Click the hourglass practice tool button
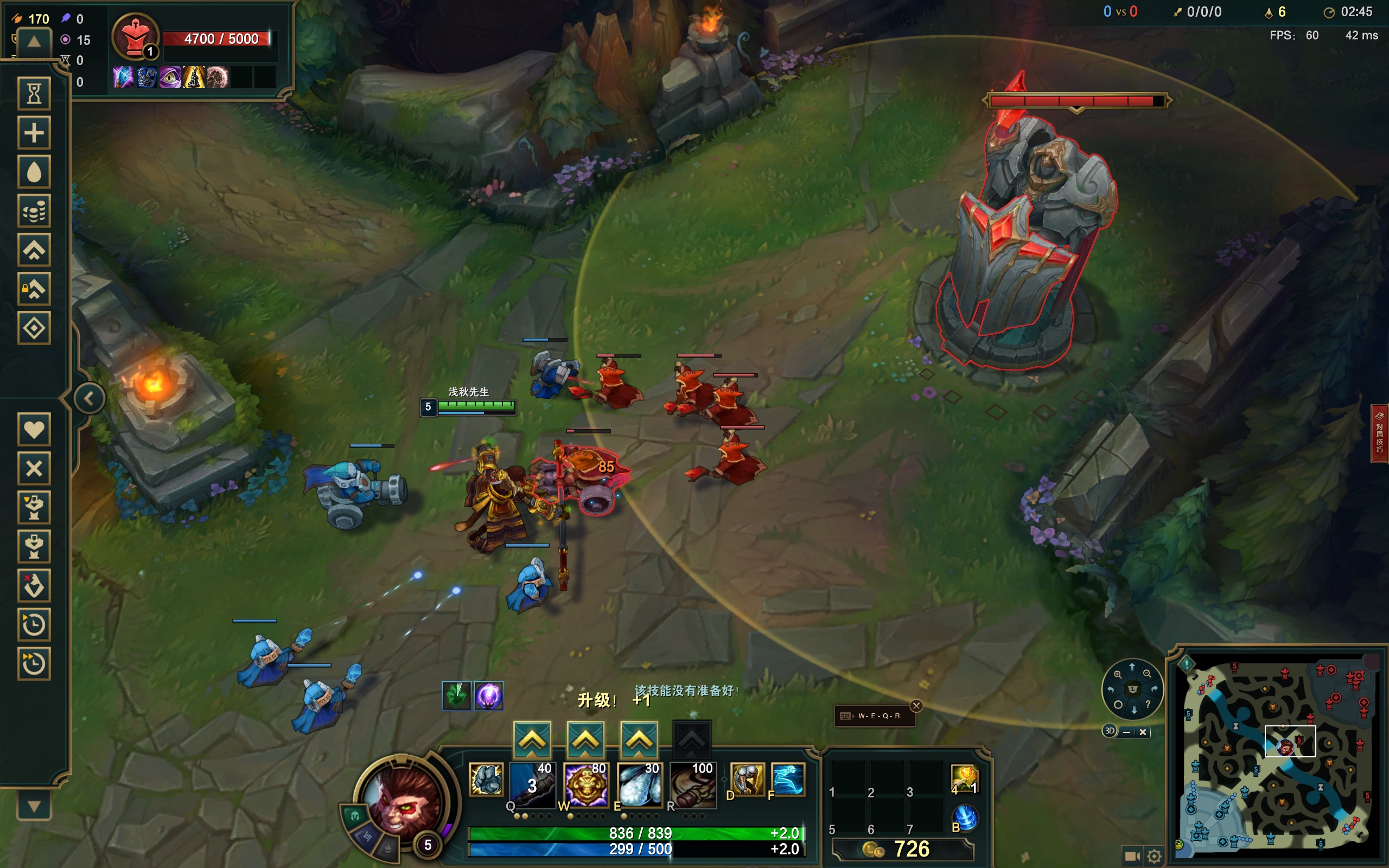 coord(34,93)
